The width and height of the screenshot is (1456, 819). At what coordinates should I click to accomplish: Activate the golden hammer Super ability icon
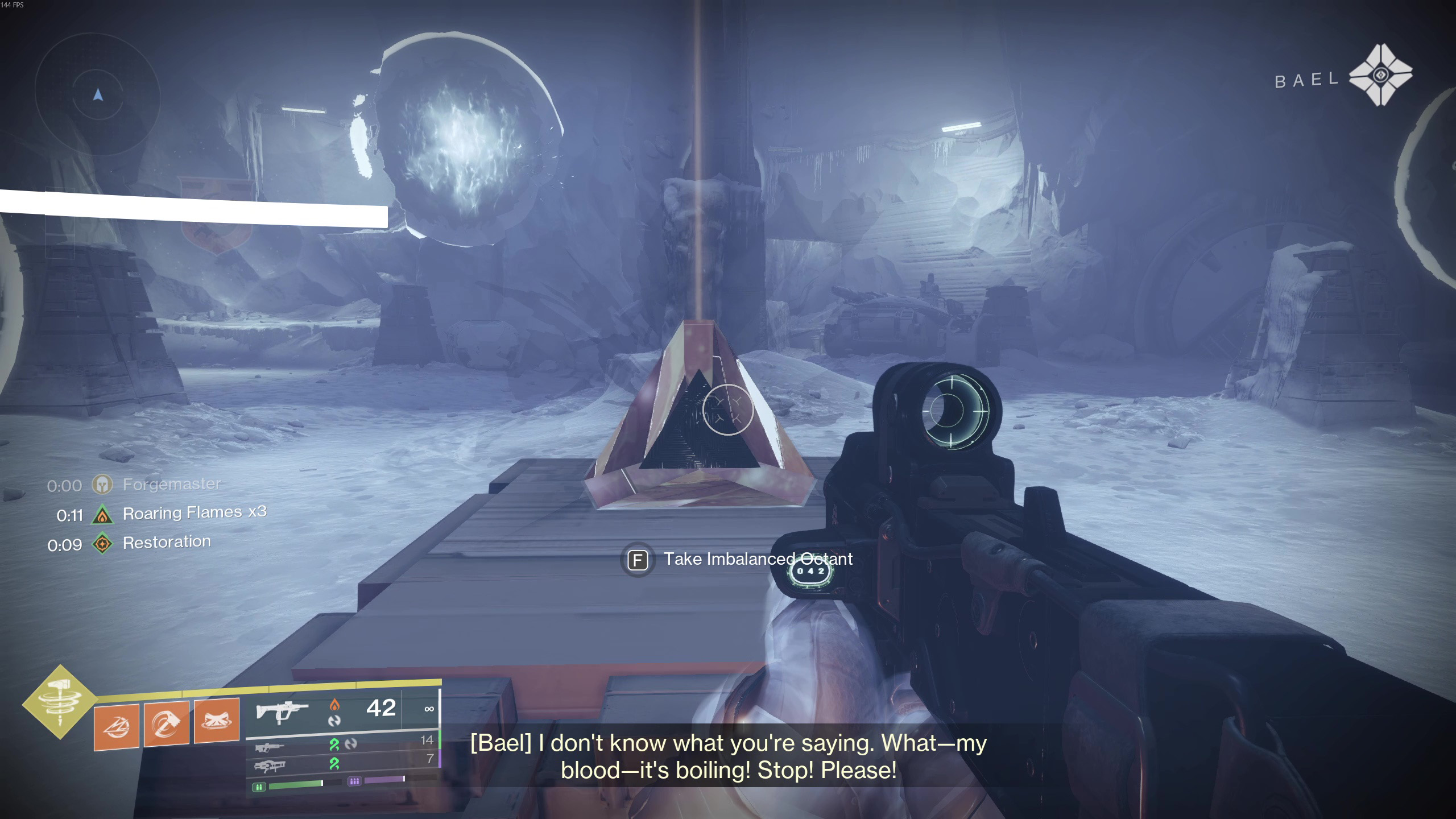pos(60,702)
